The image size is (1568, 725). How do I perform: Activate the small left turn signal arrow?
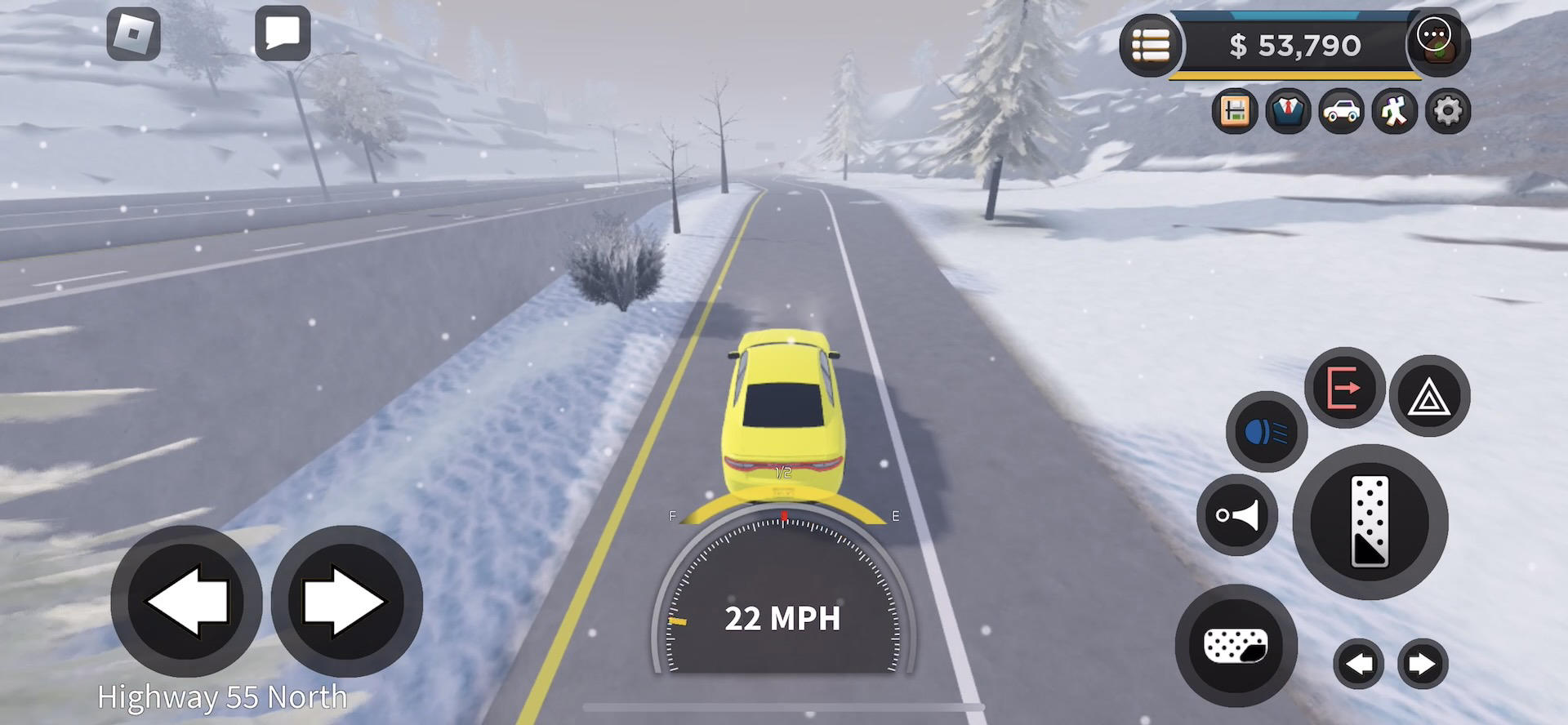[1359, 664]
